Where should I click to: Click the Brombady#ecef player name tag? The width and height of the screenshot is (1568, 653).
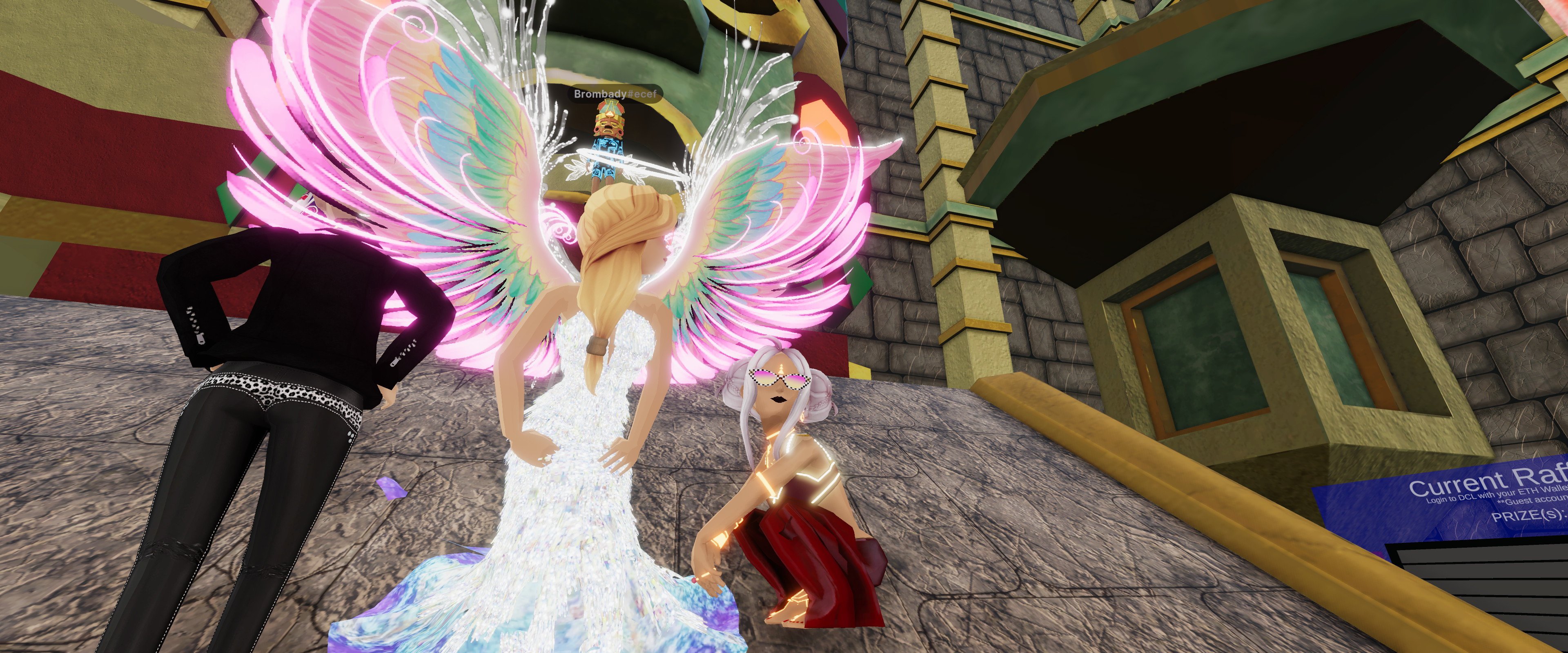pyautogui.click(x=615, y=94)
